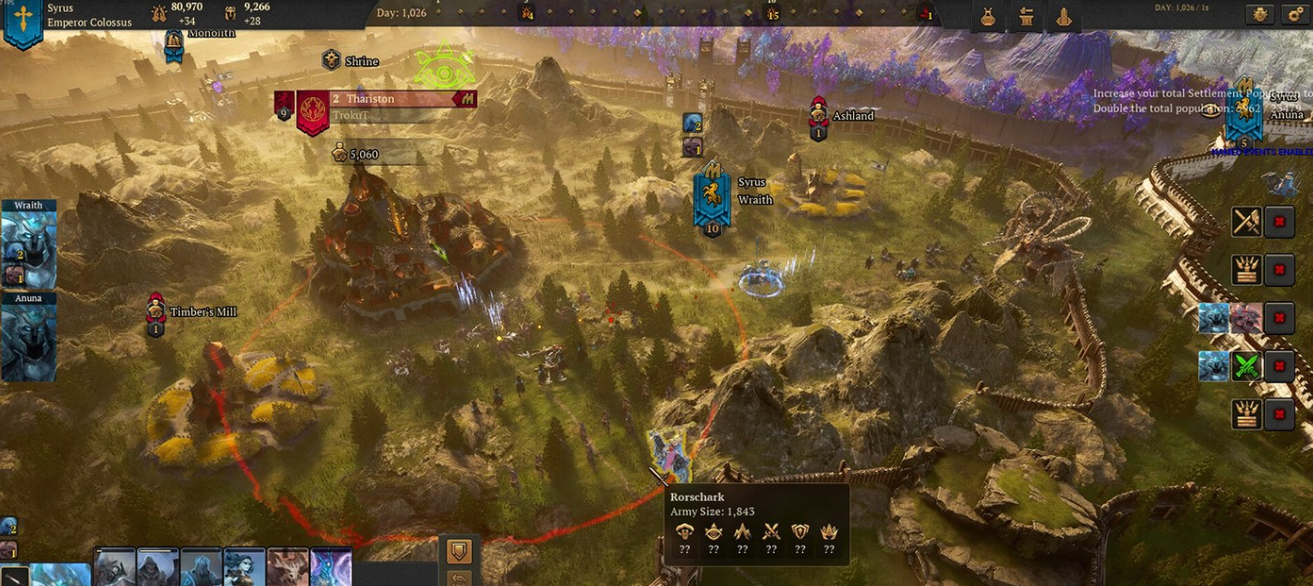Open the green crossed swords battle notification
This screenshot has width=1313, height=586.
point(1245,366)
